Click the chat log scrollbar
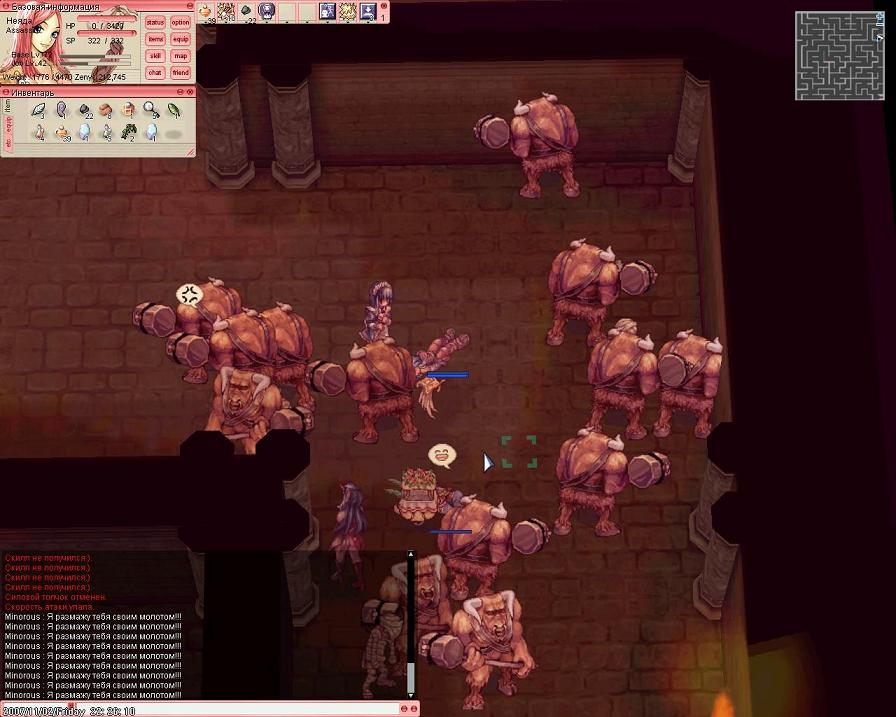 click(410, 620)
